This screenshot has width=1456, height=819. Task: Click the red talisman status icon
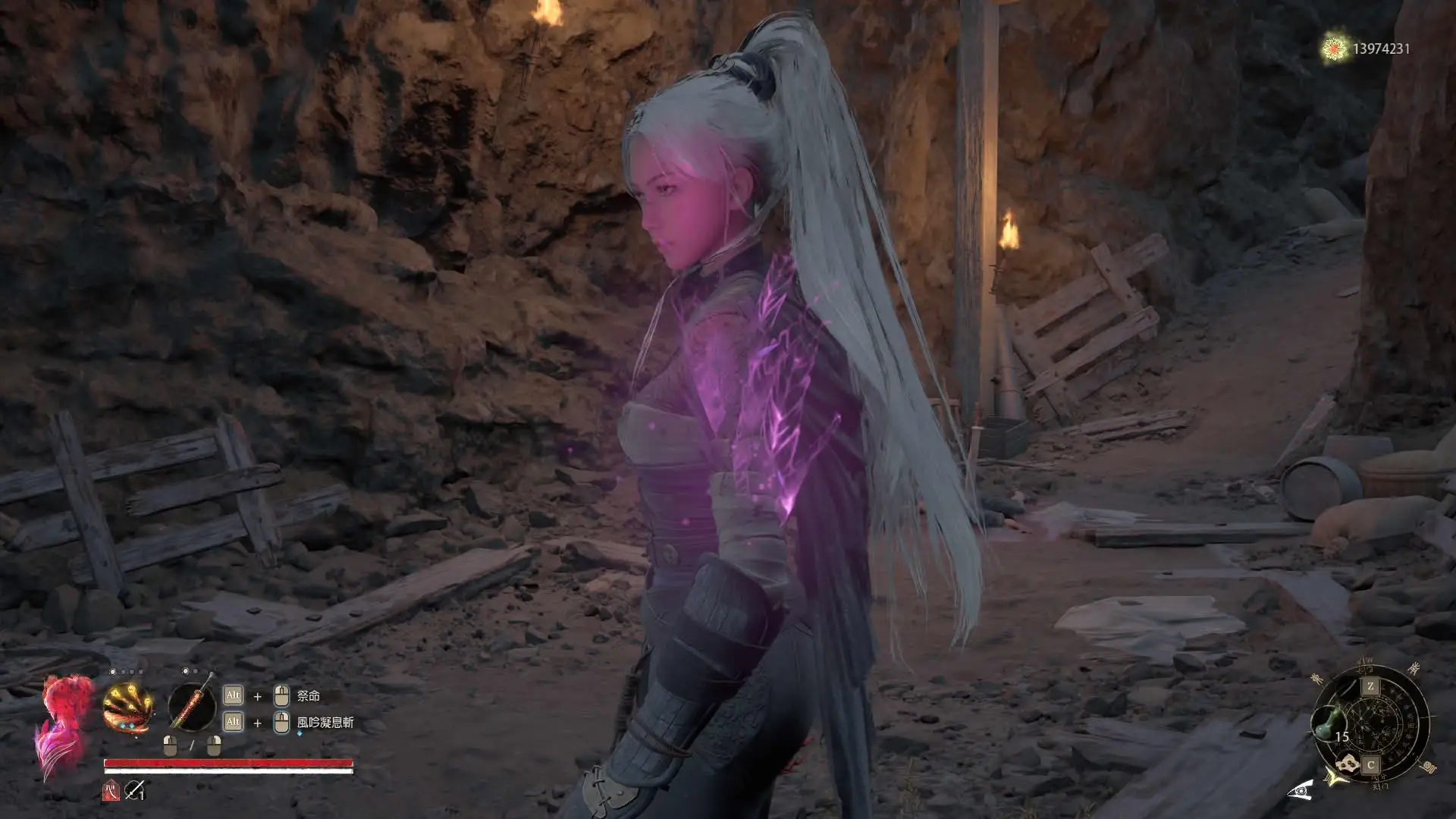tap(110, 791)
